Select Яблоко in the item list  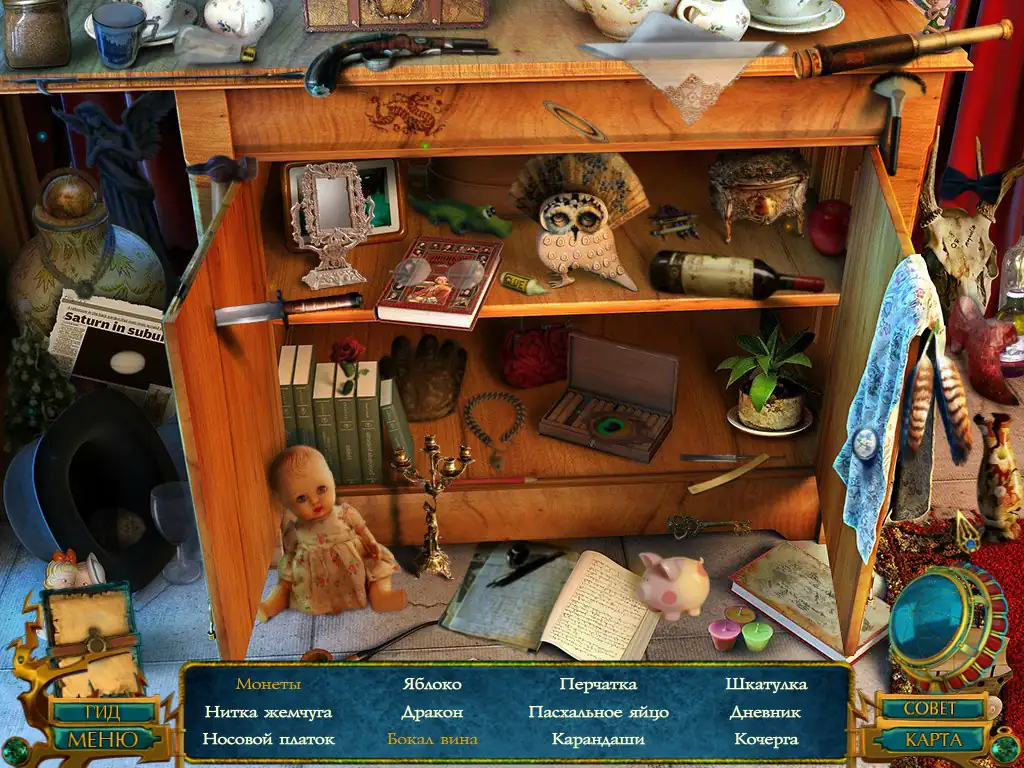[432, 685]
